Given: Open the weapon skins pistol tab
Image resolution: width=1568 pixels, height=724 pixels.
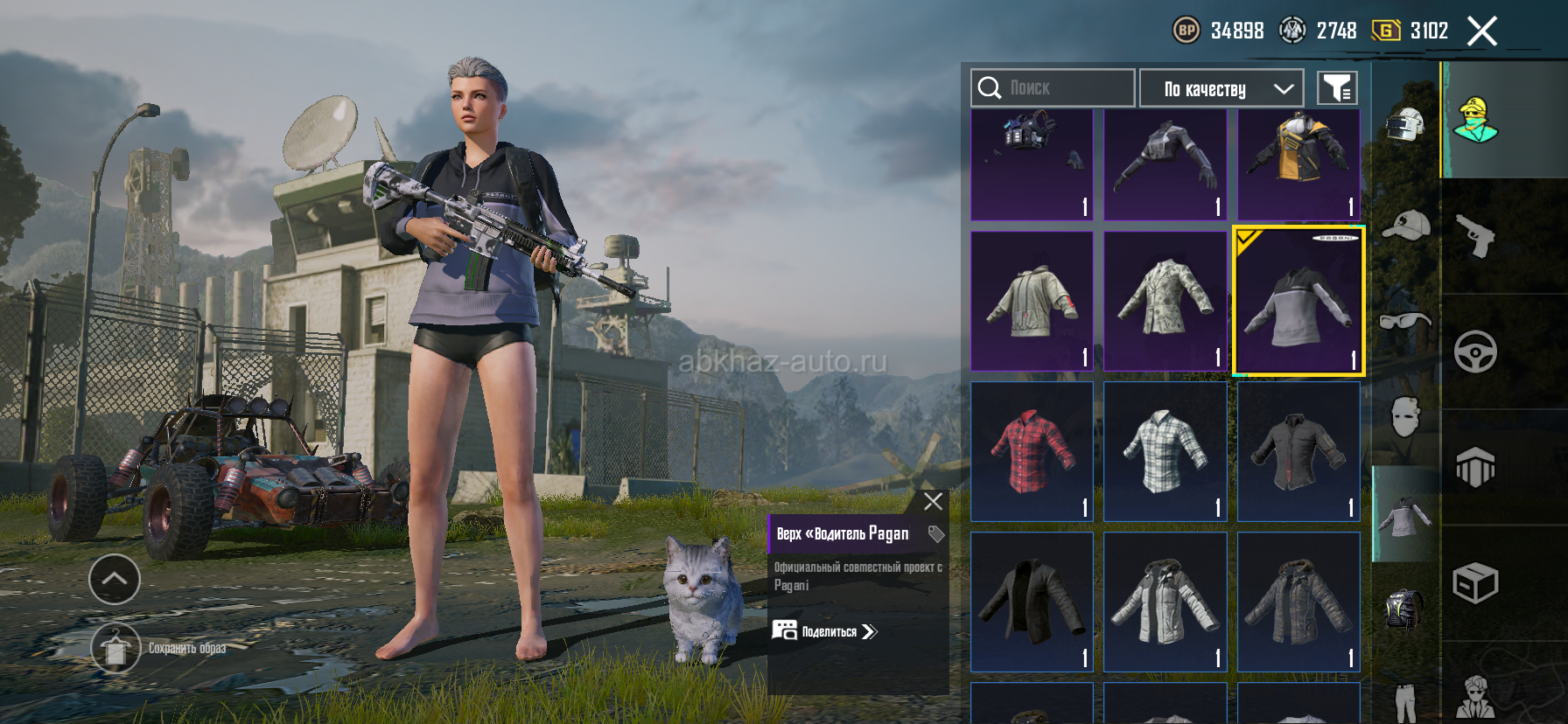Looking at the screenshot, I should tap(1476, 236).
